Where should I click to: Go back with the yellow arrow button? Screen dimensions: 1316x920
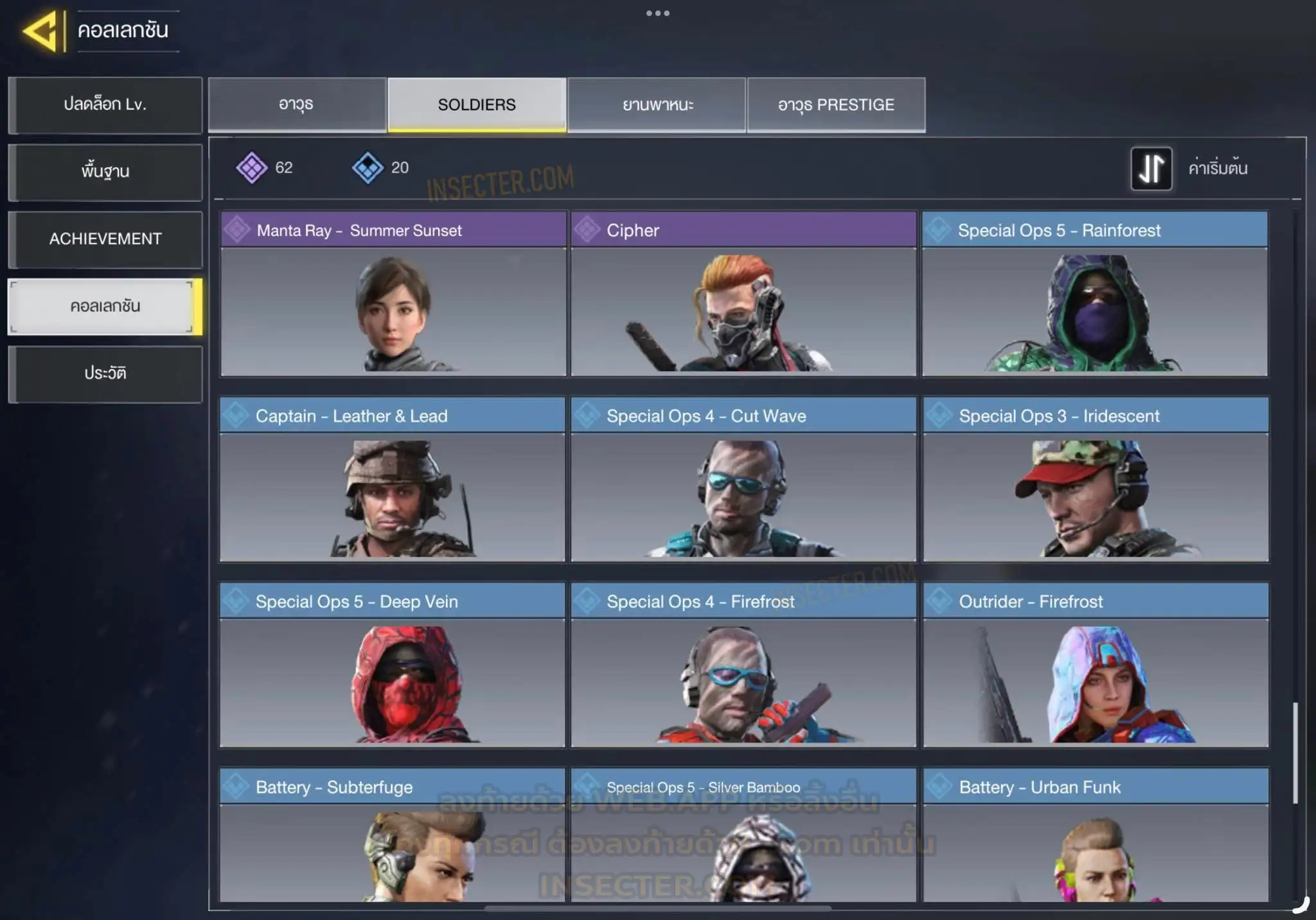coord(42,31)
